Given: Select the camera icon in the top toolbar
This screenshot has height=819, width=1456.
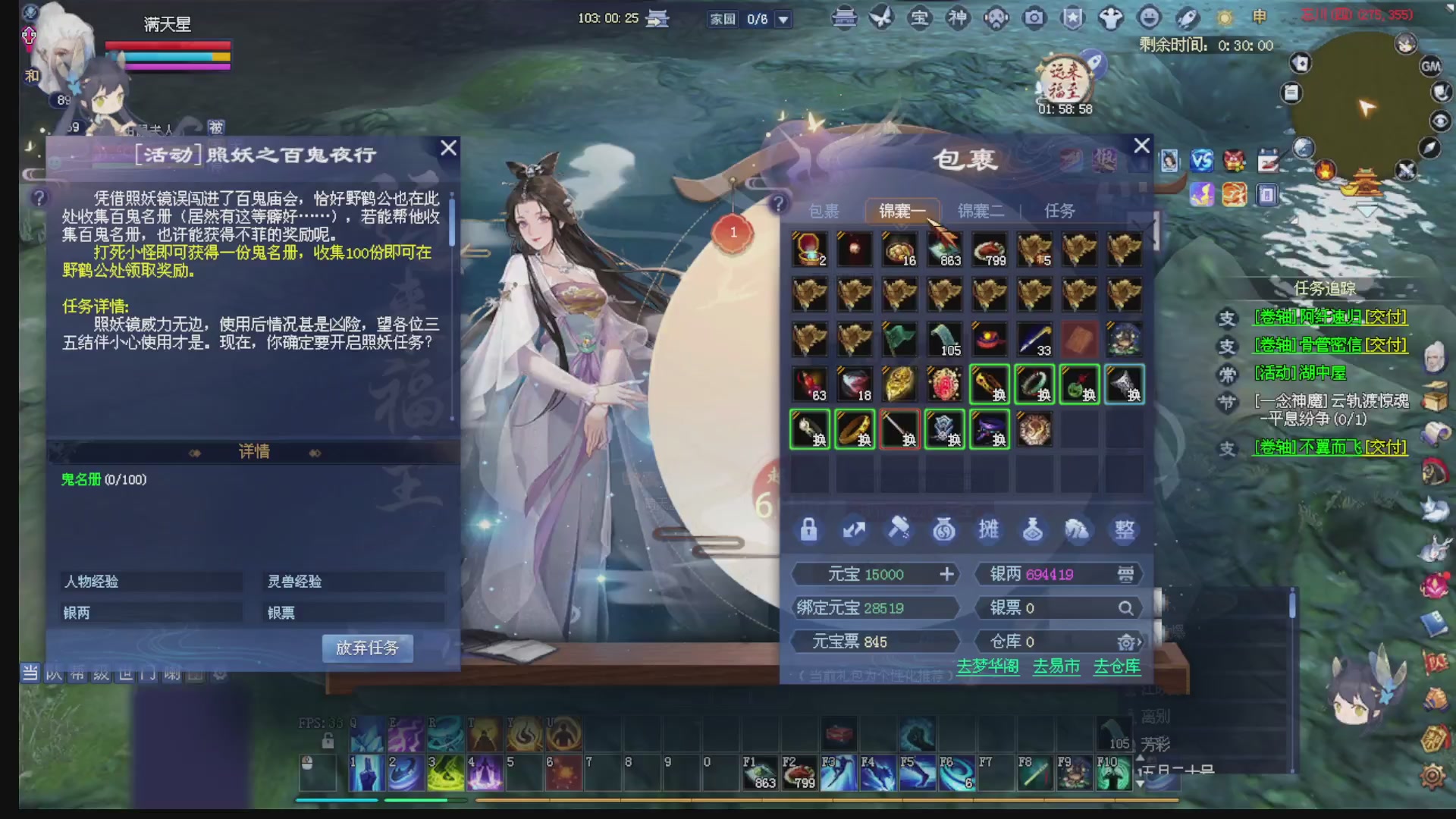Looking at the screenshot, I should click(1034, 17).
